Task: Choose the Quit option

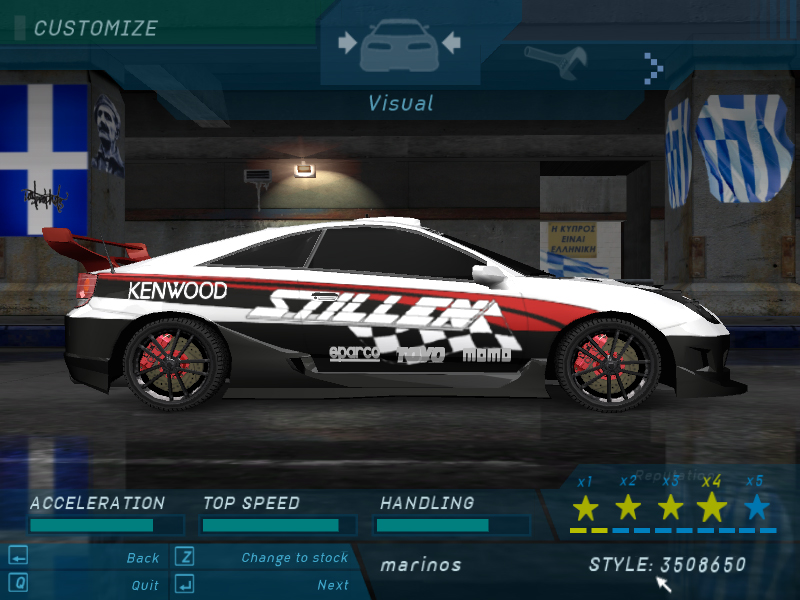Action: (145, 585)
